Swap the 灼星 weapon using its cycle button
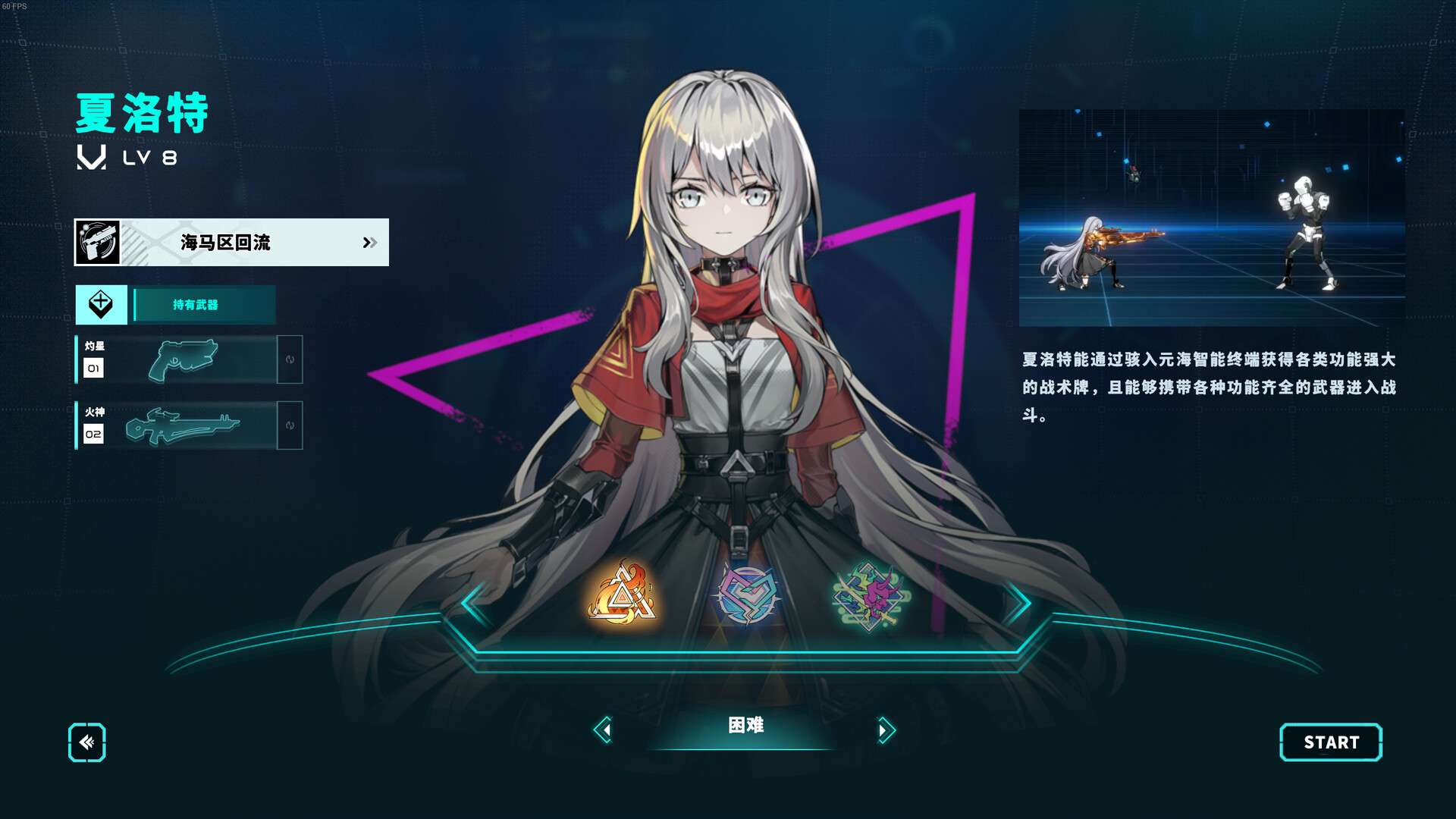1456x819 pixels. (x=290, y=359)
